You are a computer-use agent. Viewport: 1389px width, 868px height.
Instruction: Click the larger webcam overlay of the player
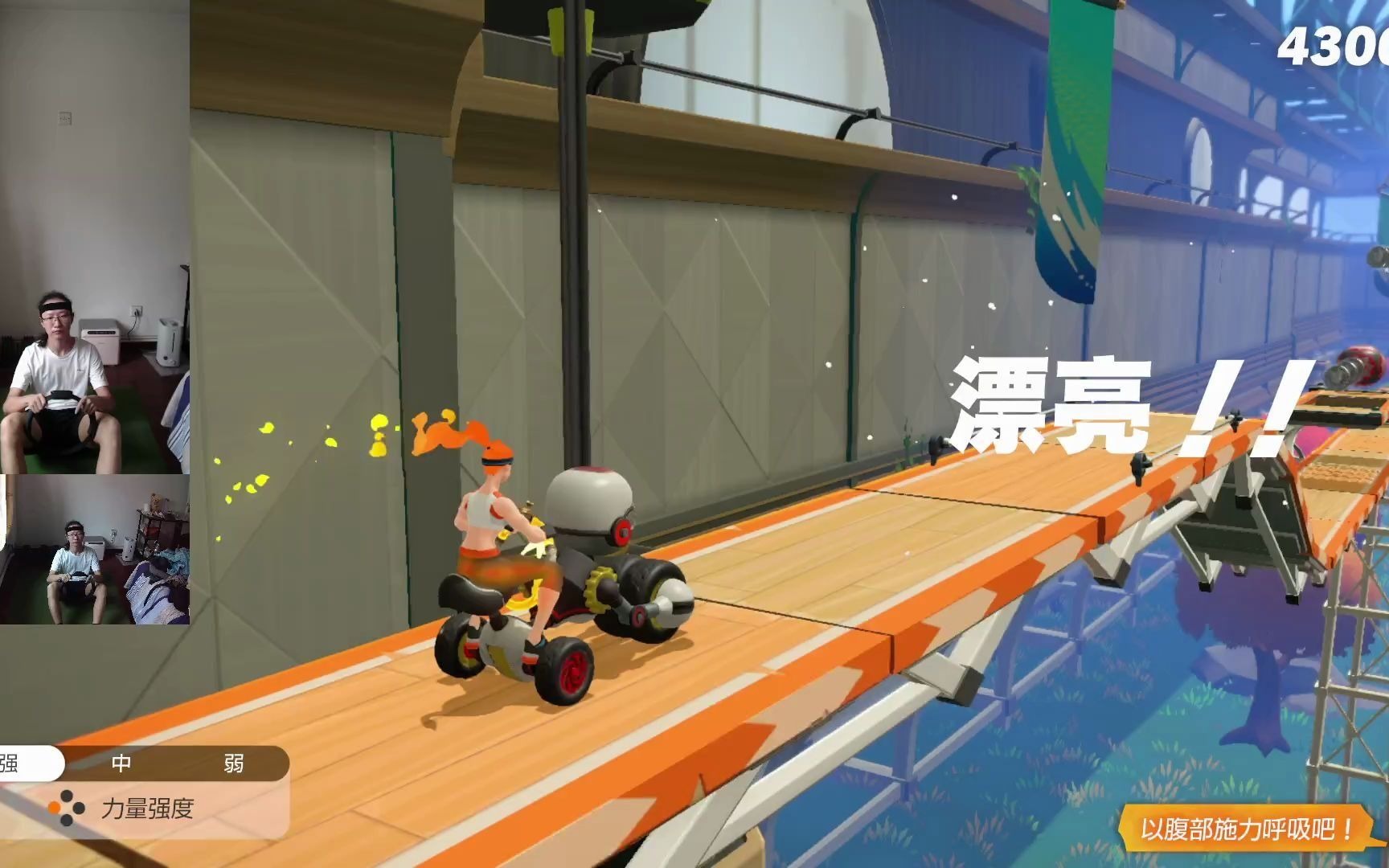pyautogui.click(x=94, y=237)
